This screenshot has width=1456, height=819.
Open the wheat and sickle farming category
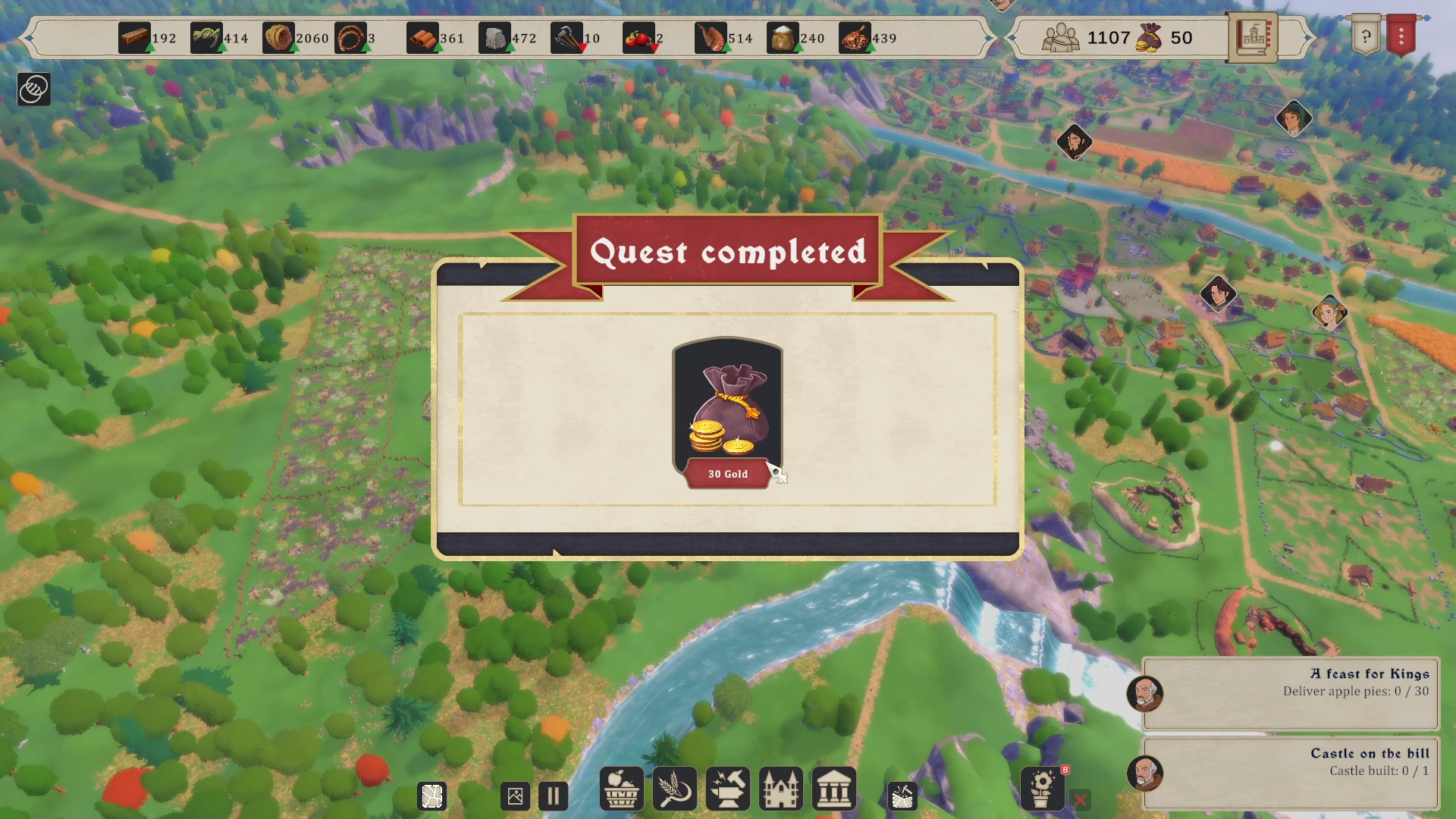[x=674, y=789]
